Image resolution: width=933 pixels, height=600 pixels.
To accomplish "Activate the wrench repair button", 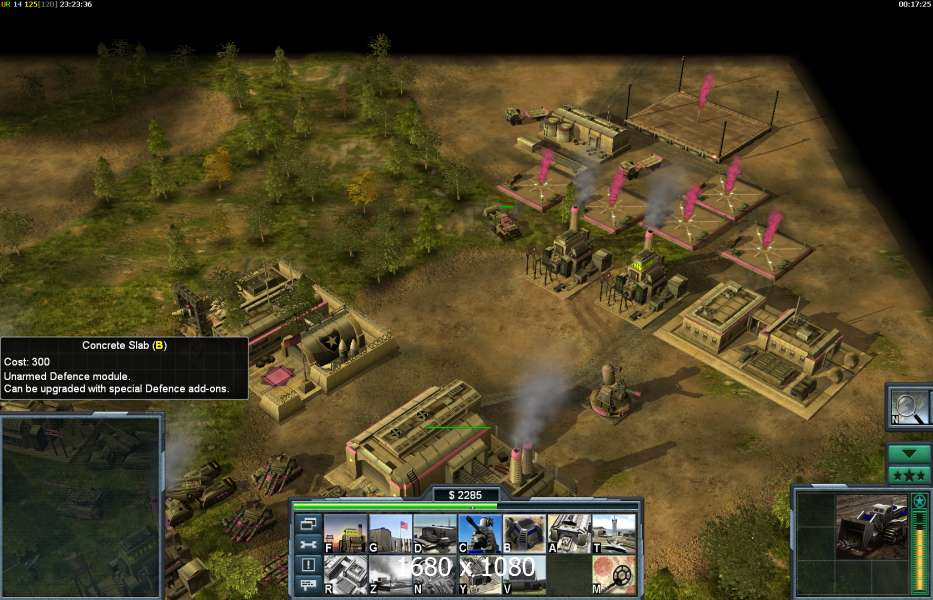I will pyautogui.click(x=307, y=545).
